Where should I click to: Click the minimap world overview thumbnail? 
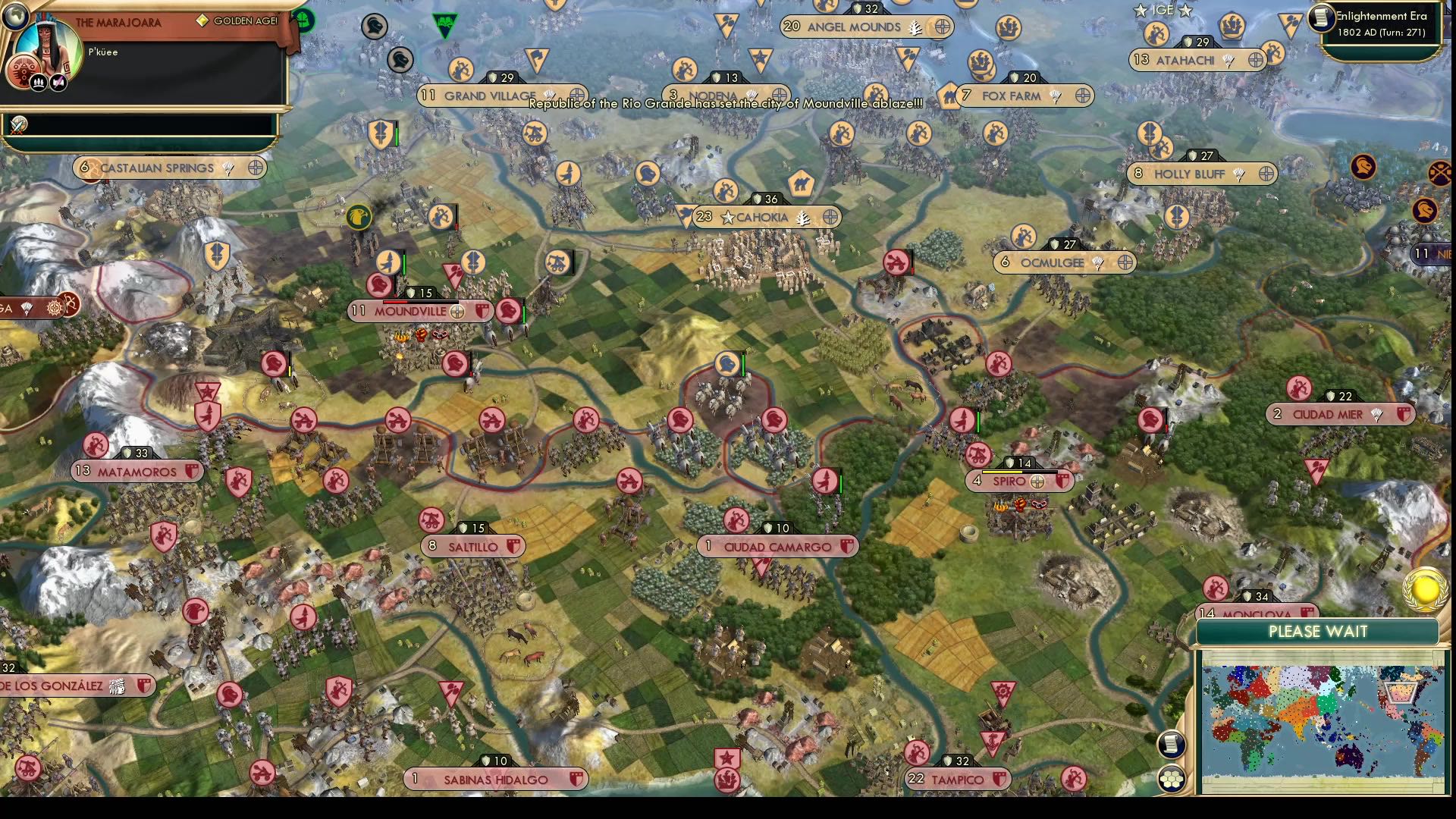[x=1323, y=720]
